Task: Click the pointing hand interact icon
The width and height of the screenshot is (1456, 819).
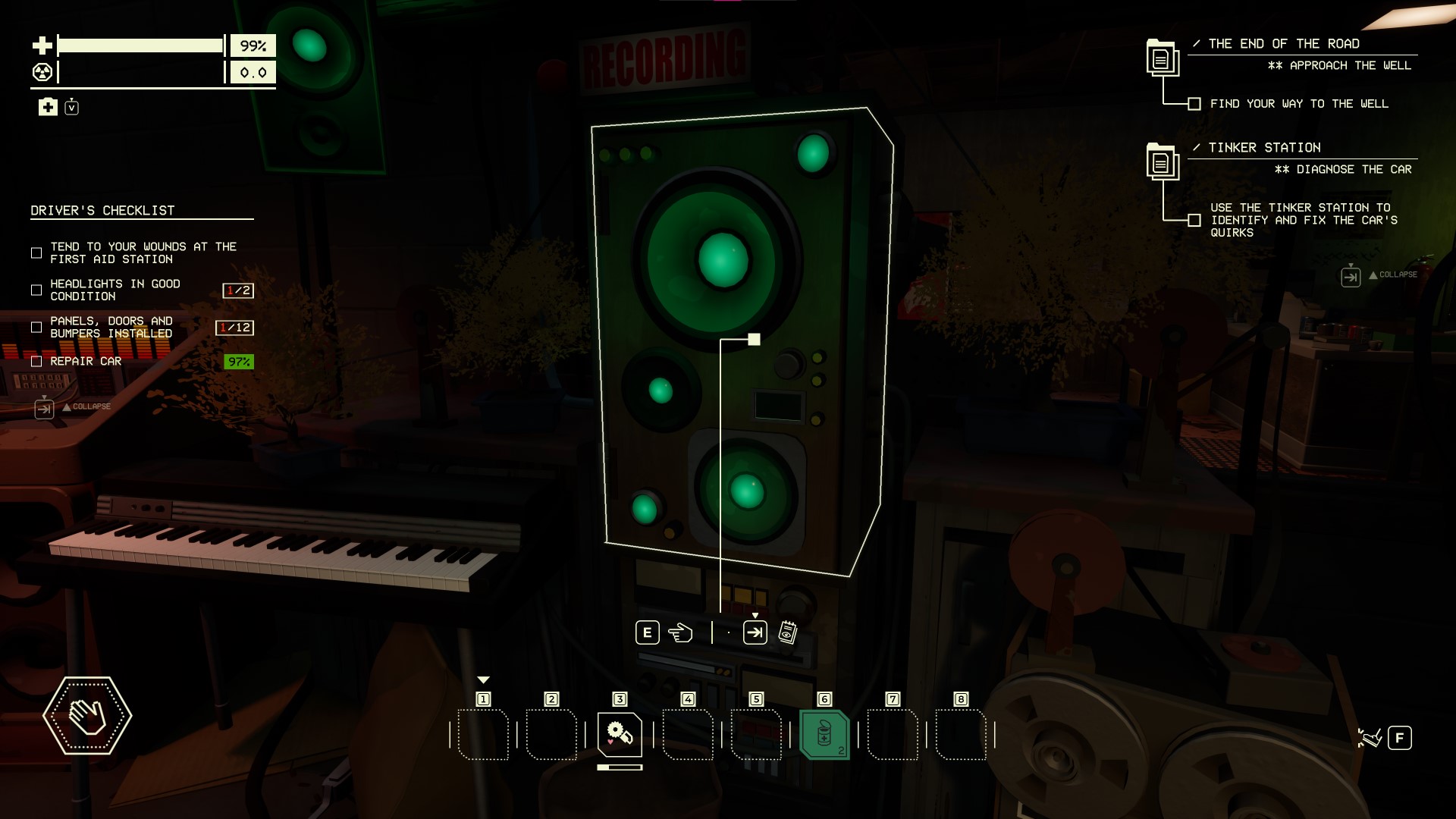Action: pyautogui.click(x=680, y=632)
